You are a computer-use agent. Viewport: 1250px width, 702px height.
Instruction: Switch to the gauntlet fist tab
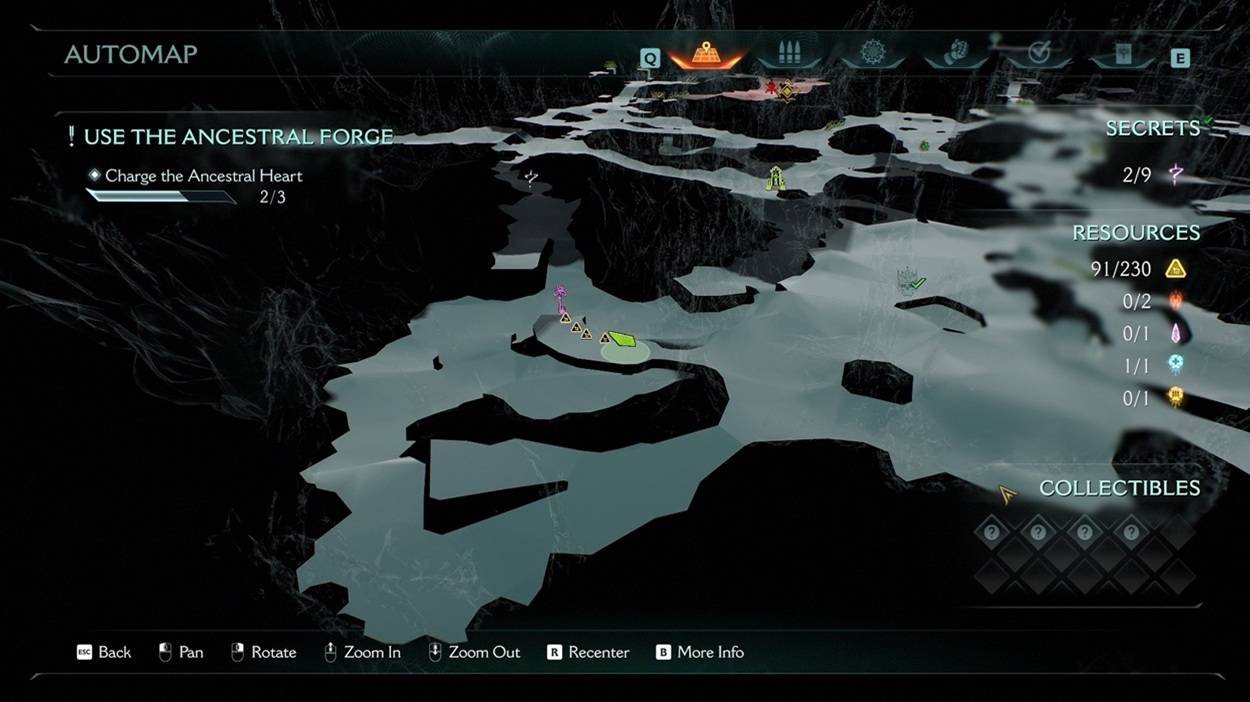(x=957, y=54)
